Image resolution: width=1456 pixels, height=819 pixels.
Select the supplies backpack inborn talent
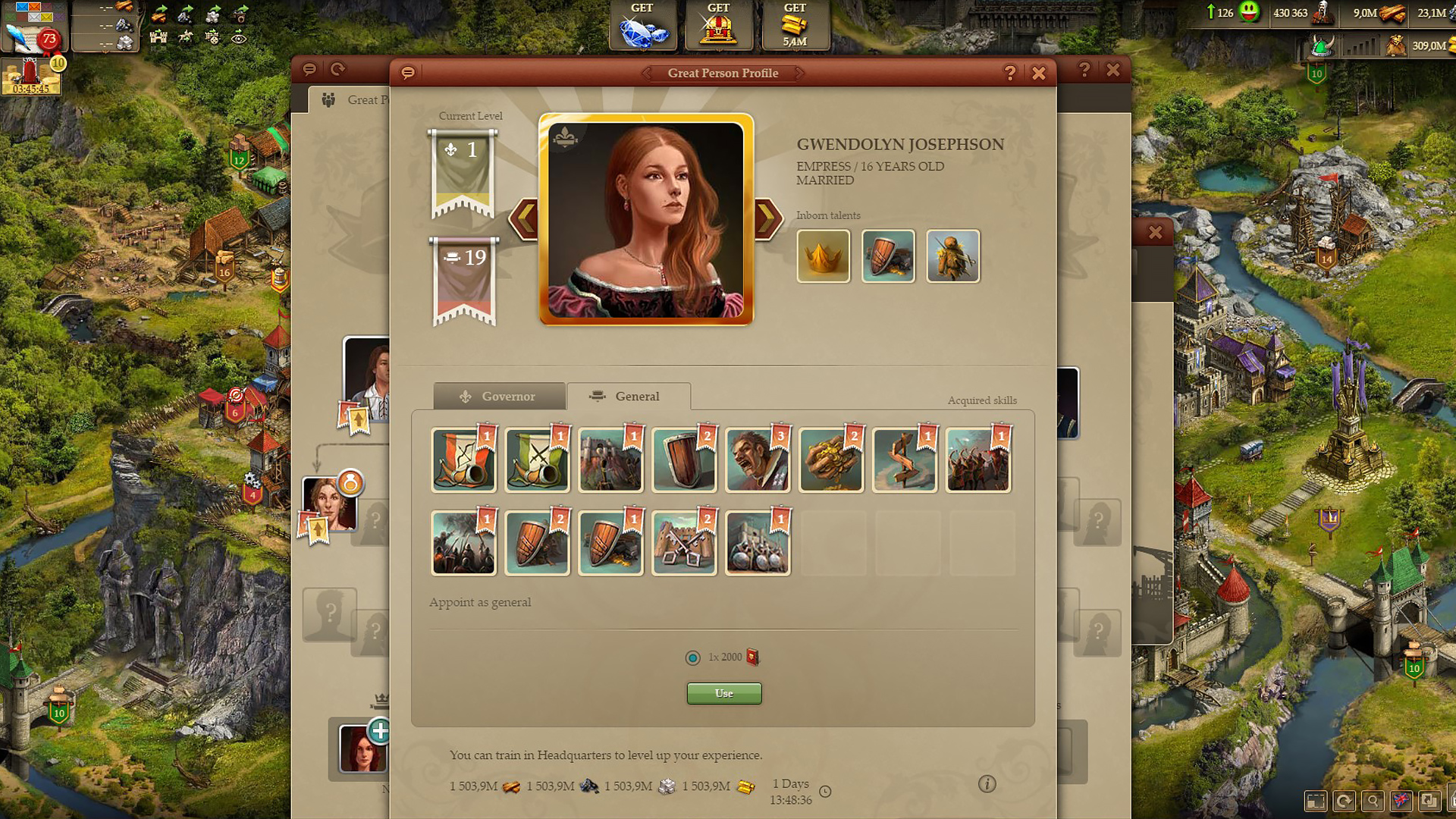tap(953, 256)
